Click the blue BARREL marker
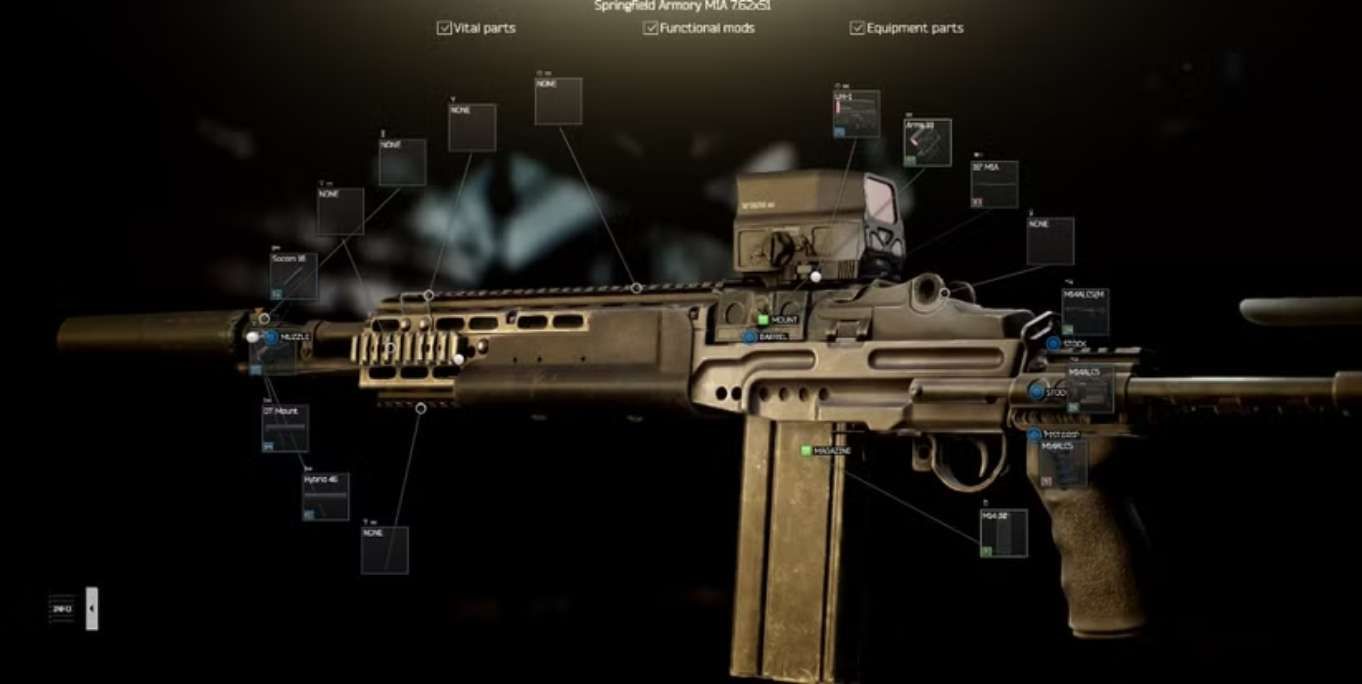This screenshot has height=684, width=1362. coord(750,337)
